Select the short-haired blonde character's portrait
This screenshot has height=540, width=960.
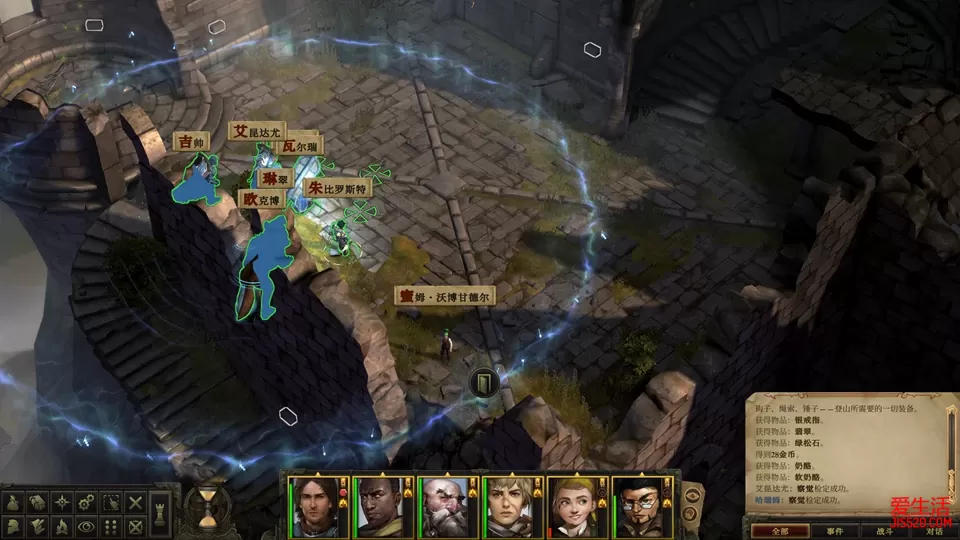tap(508, 505)
